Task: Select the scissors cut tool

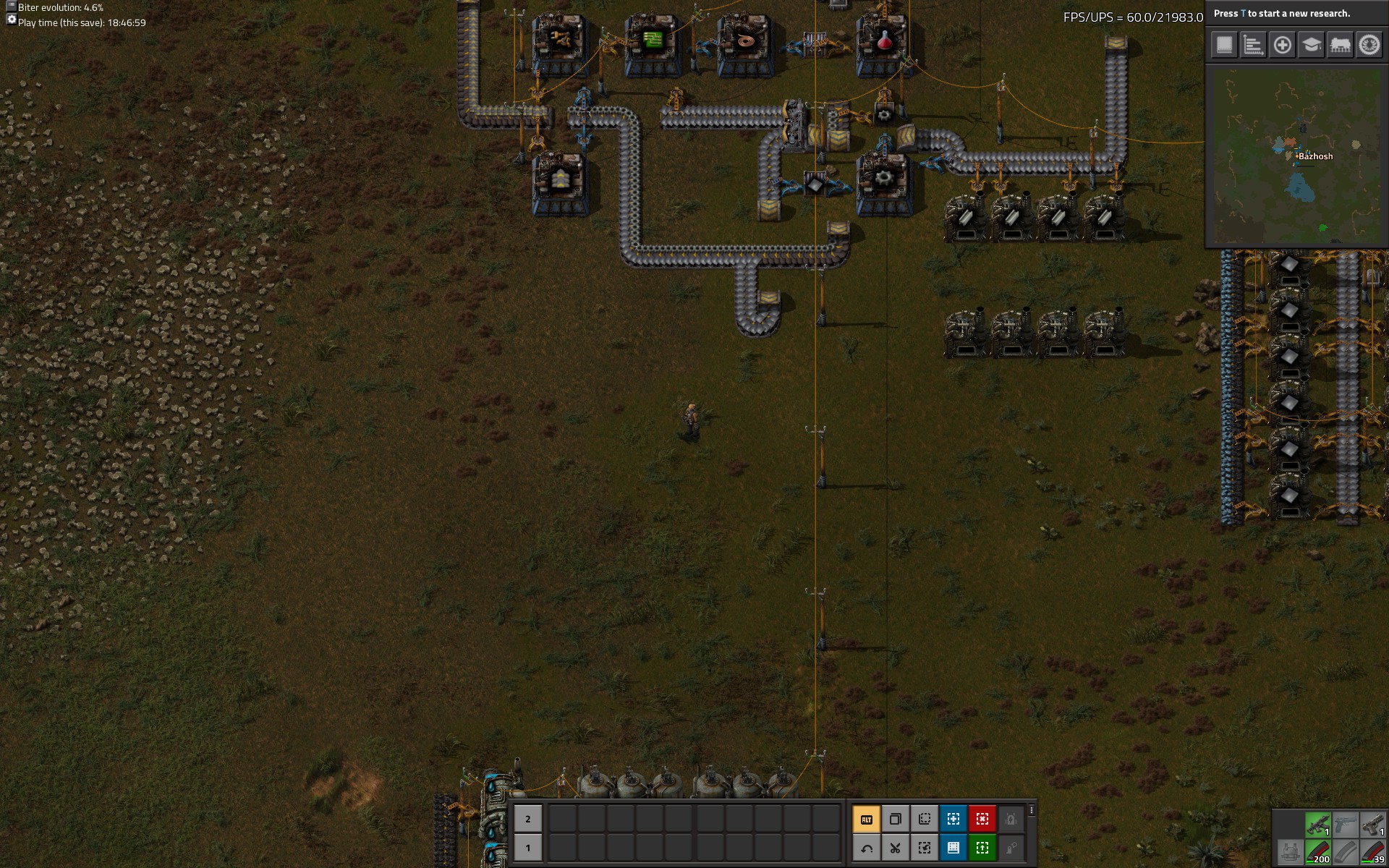Action: pyautogui.click(x=895, y=848)
